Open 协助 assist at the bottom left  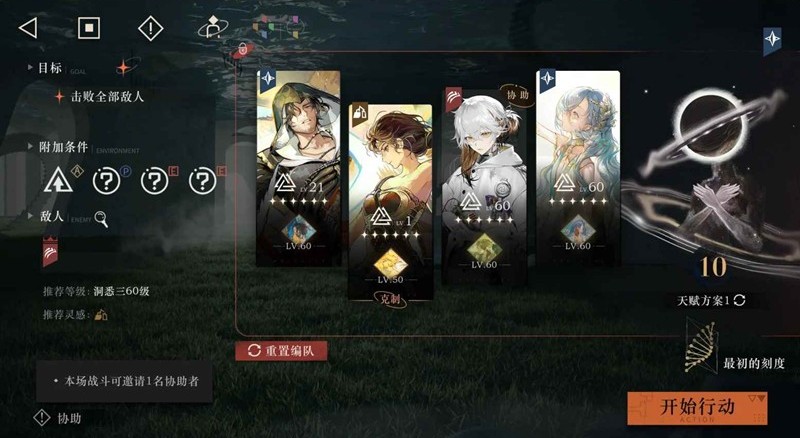tap(58, 418)
